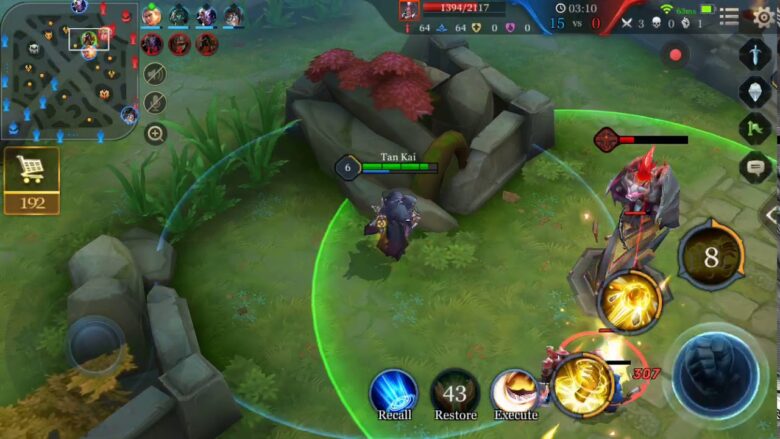Tap the minimap
The image size is (780, 439).
point(69,70)
